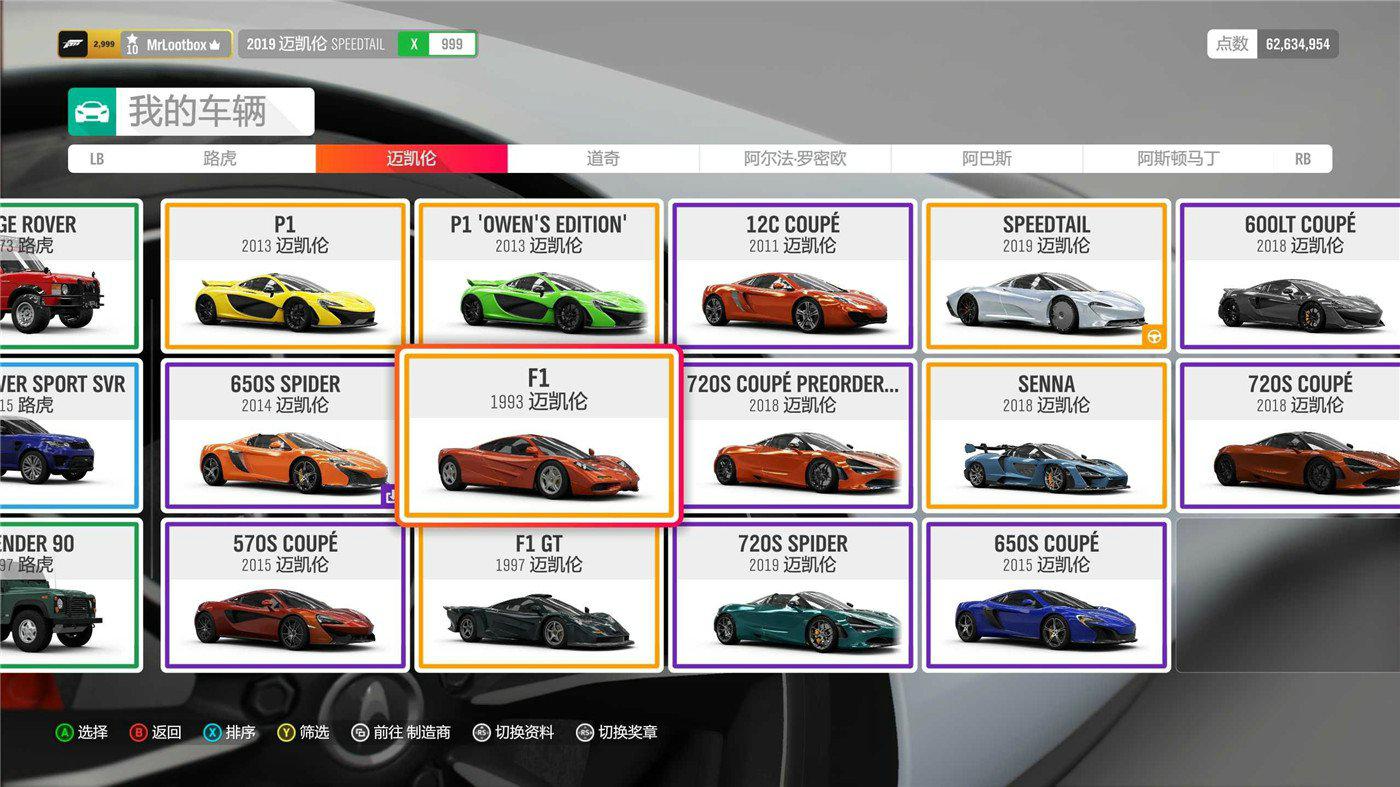
Task: Pick the teal 720S Spider tile
Action: tap(793, 595)
